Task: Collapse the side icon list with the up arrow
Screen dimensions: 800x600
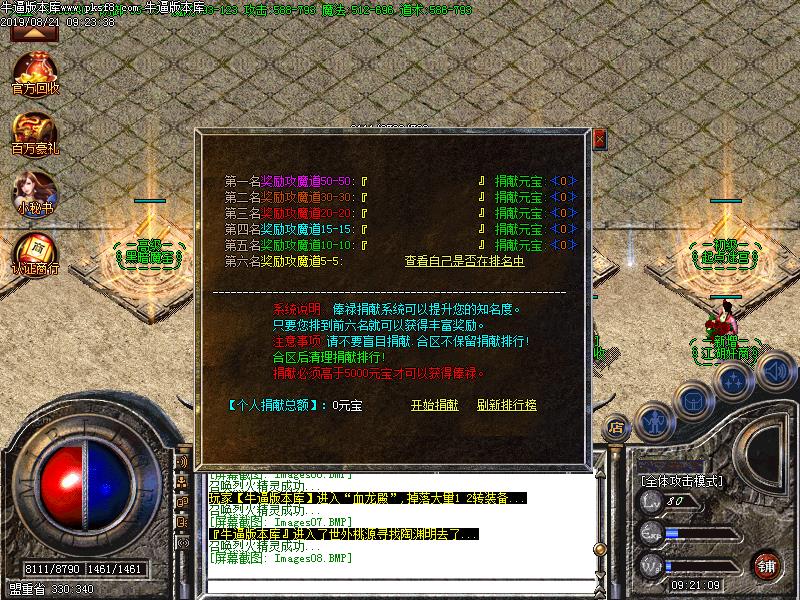Action: click(x=34, y=33)
